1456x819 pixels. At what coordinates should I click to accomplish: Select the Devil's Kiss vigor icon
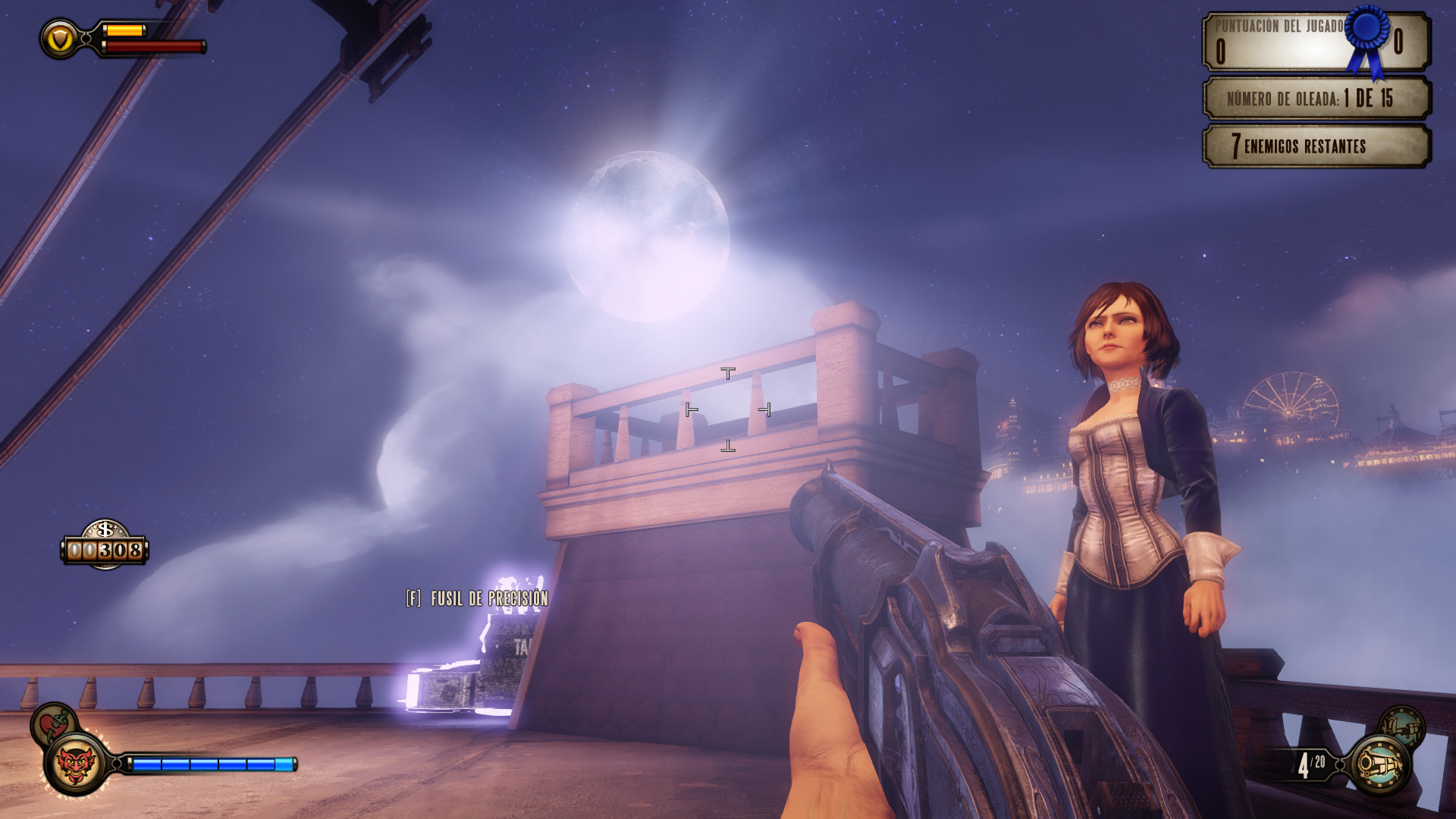(76, 764)
